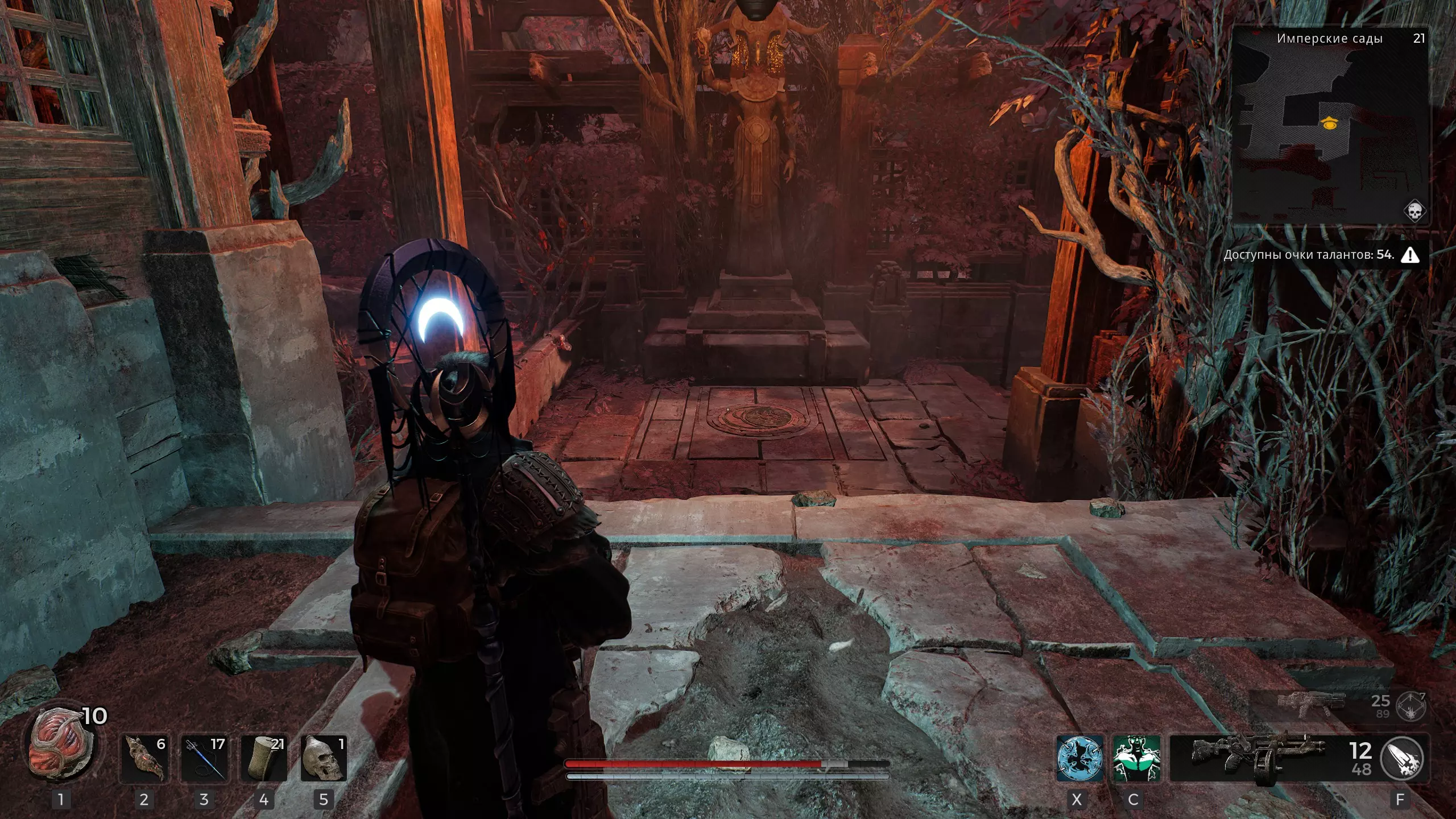The image size is (1456, 819).
Task: Use the blue needle and thread item
Action: [204, 758]
